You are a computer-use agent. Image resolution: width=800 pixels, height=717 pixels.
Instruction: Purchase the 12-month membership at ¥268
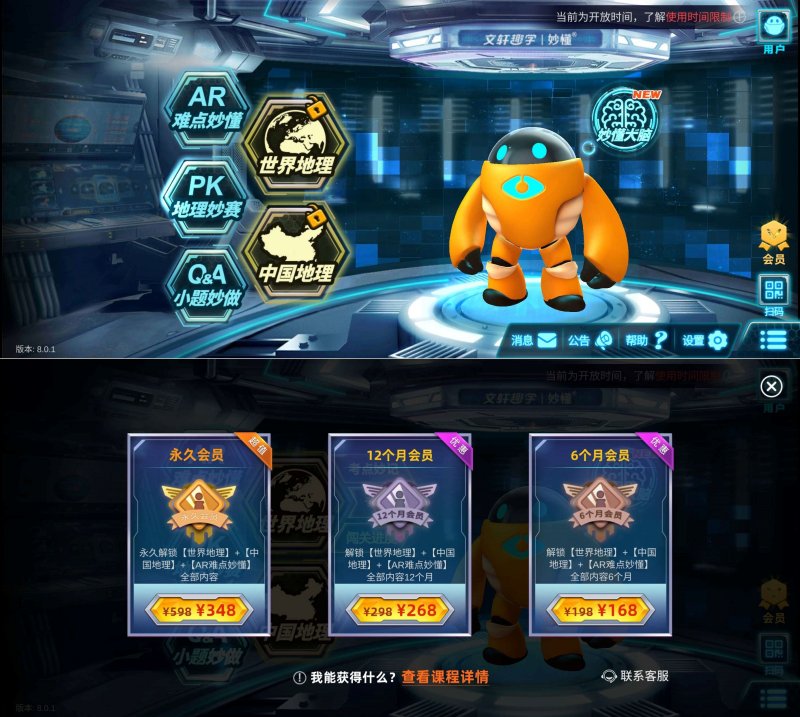click(399, 609)
